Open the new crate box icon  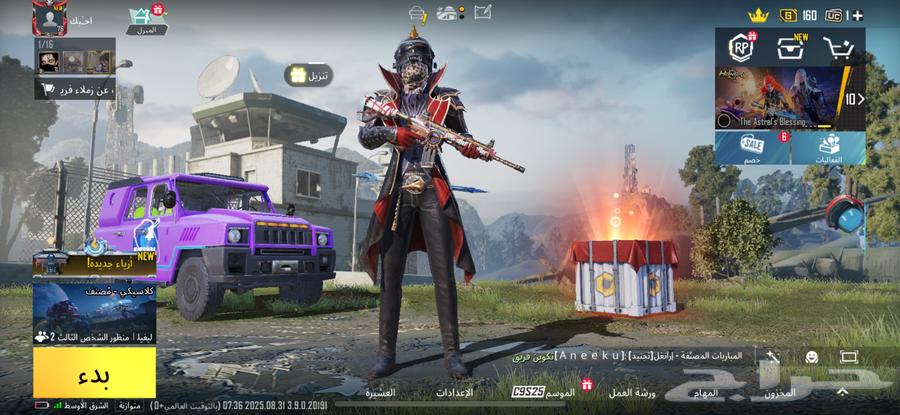point(791,48)
